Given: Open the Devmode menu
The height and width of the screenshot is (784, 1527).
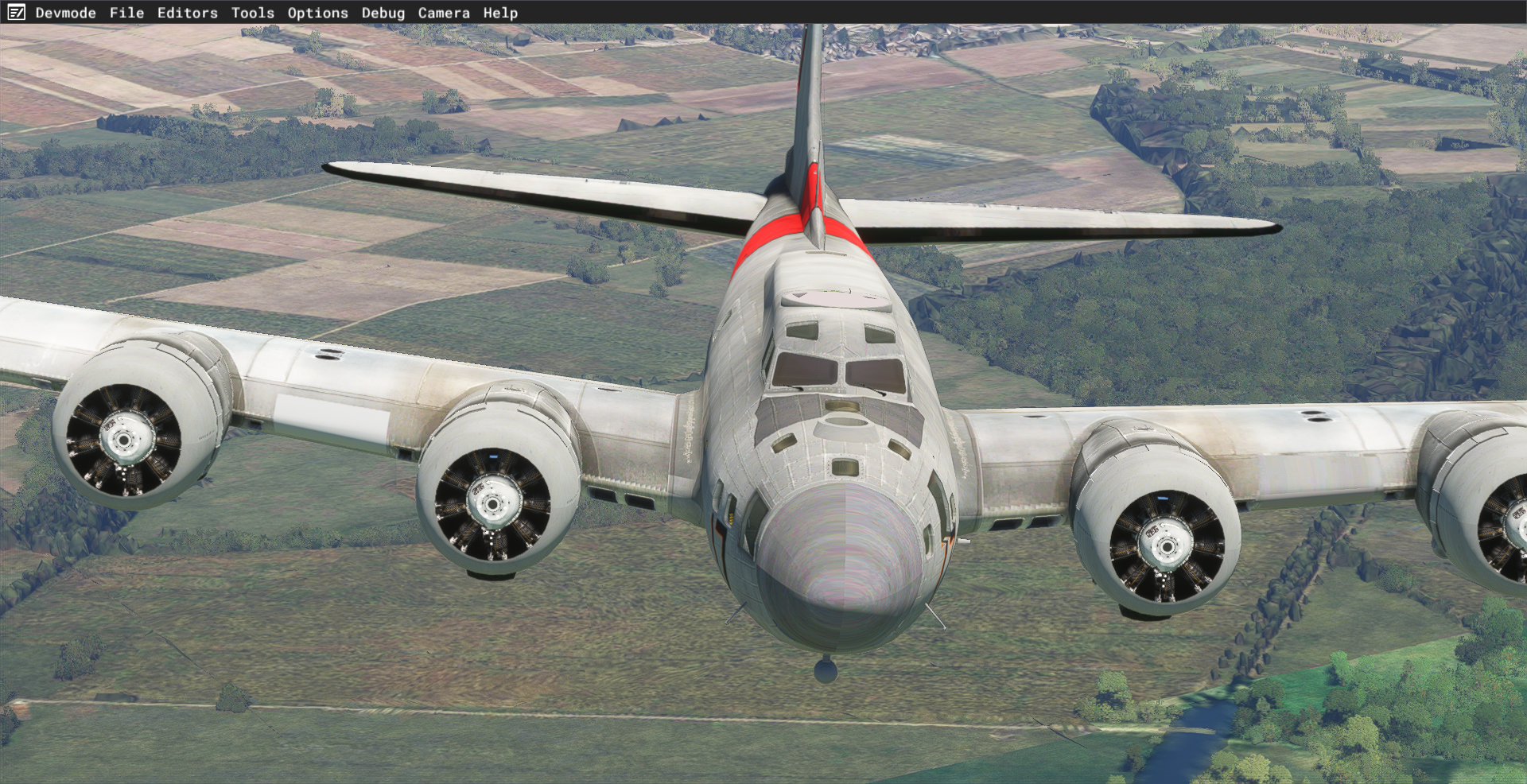Looking at the screenshot, I should 65,13.
